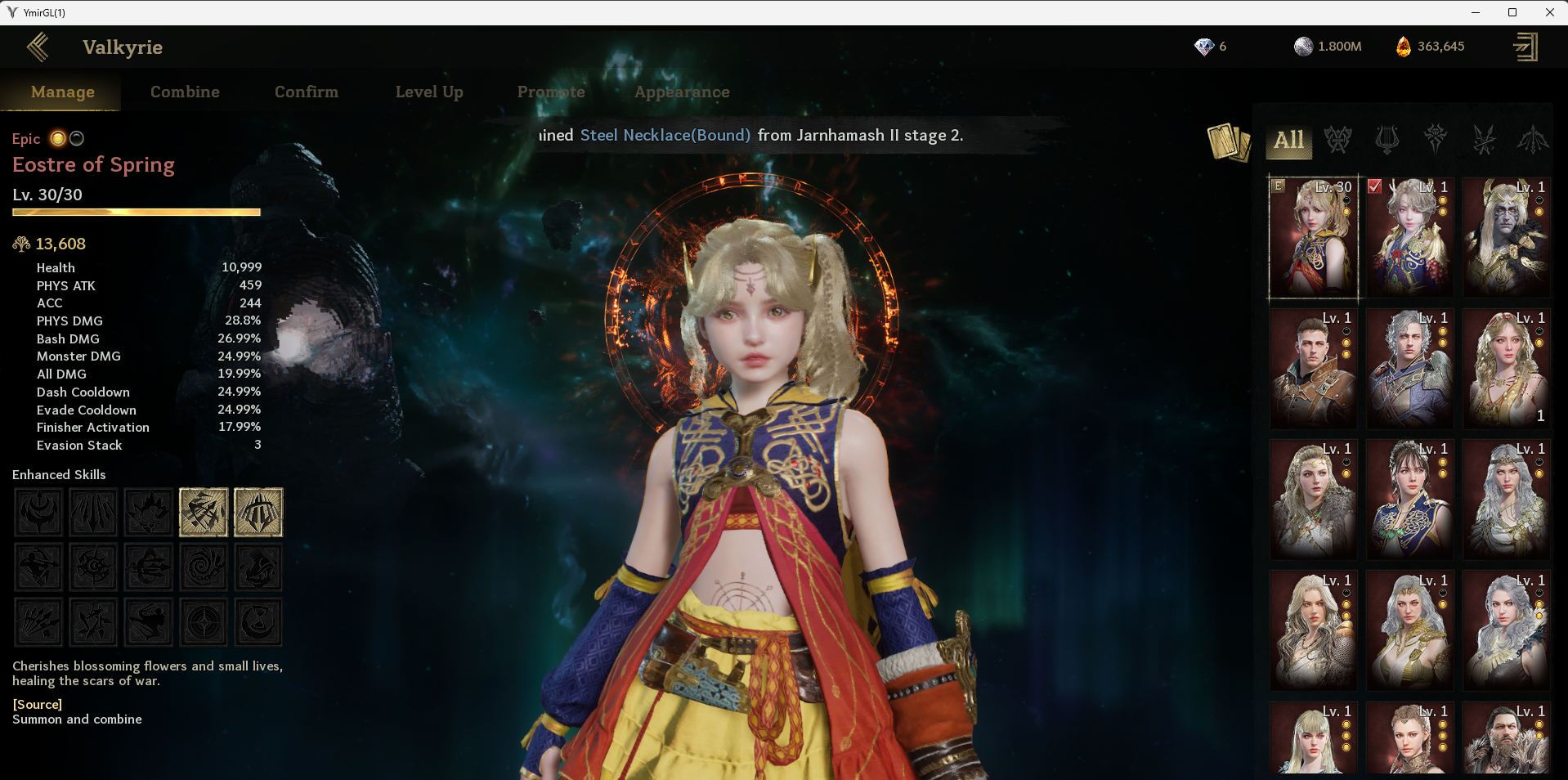This screenshot has height=780, width=1568.
Task: Select the All valkyrie filter
Action: (1288, 140)
